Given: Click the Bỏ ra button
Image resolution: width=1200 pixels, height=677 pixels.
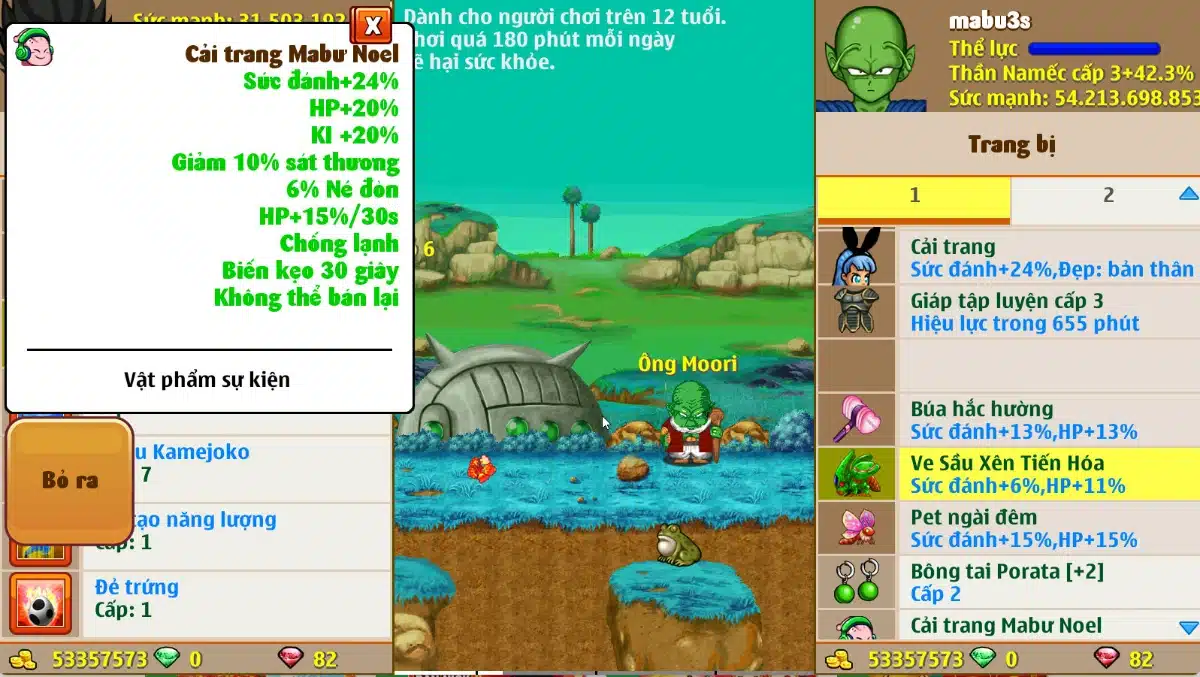Looking at the screenshot, I should 69,481.
